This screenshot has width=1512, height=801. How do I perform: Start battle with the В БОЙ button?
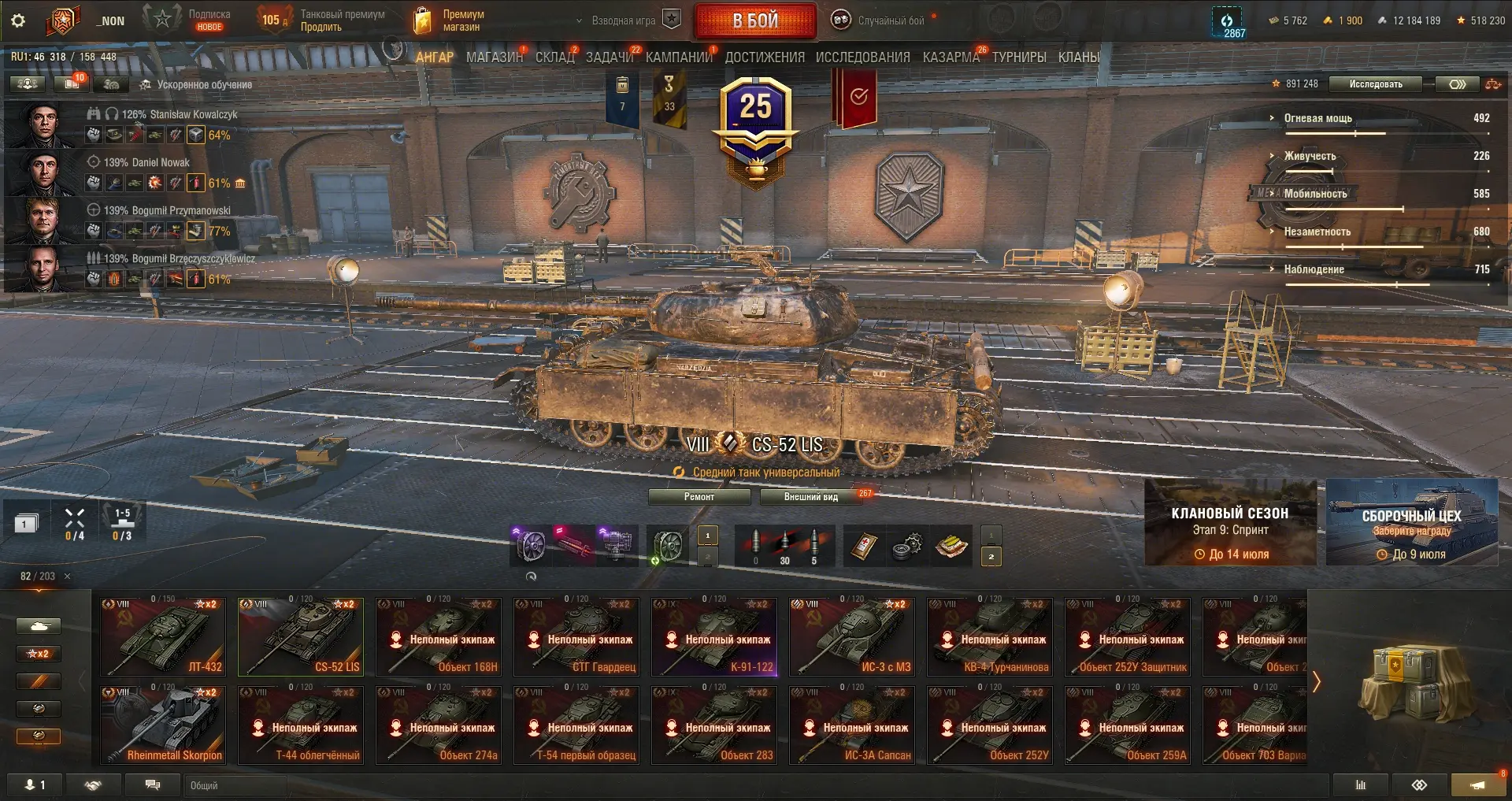(x=755, y=21)
